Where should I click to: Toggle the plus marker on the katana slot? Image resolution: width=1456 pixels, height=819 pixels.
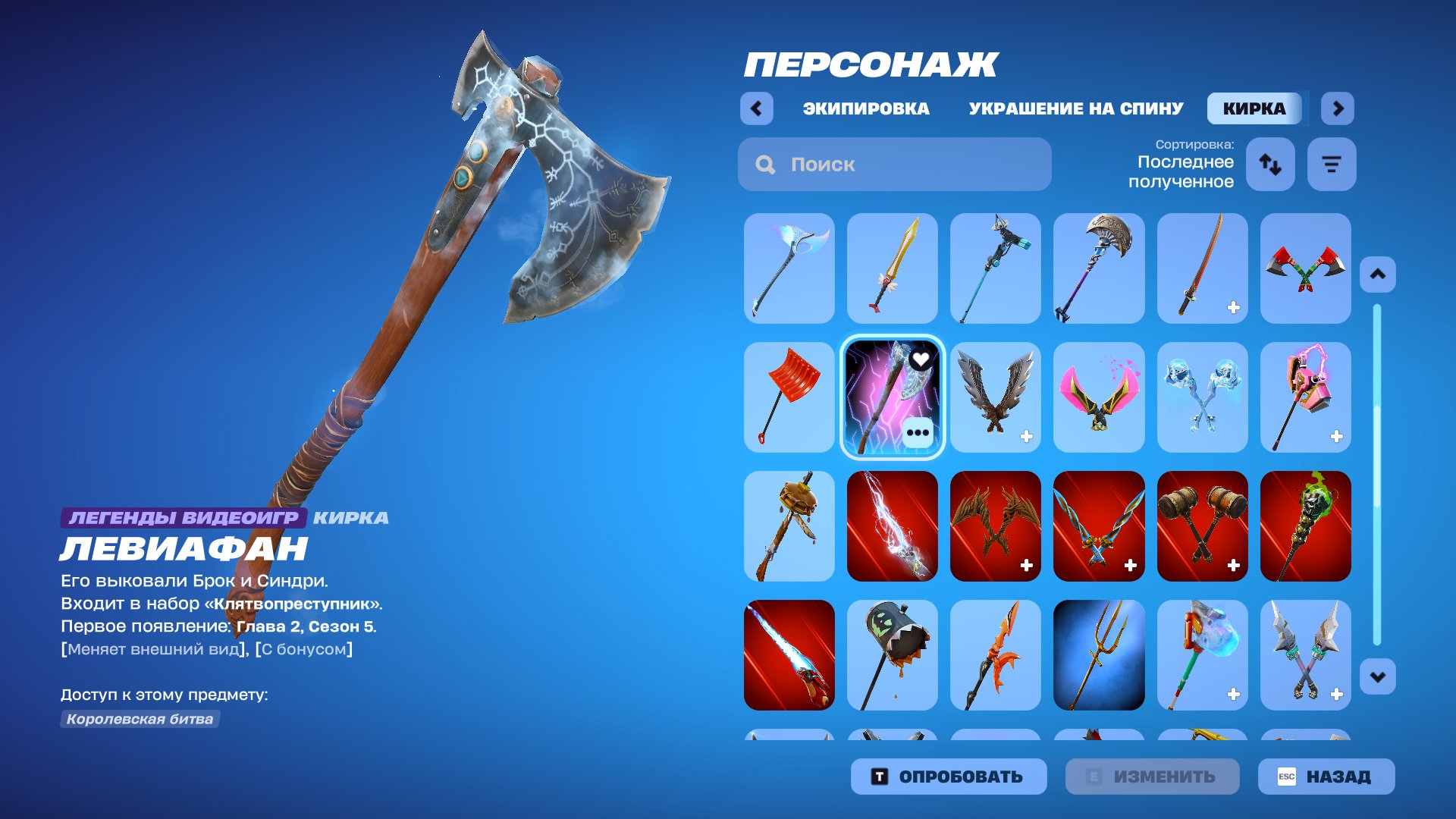1232,308
